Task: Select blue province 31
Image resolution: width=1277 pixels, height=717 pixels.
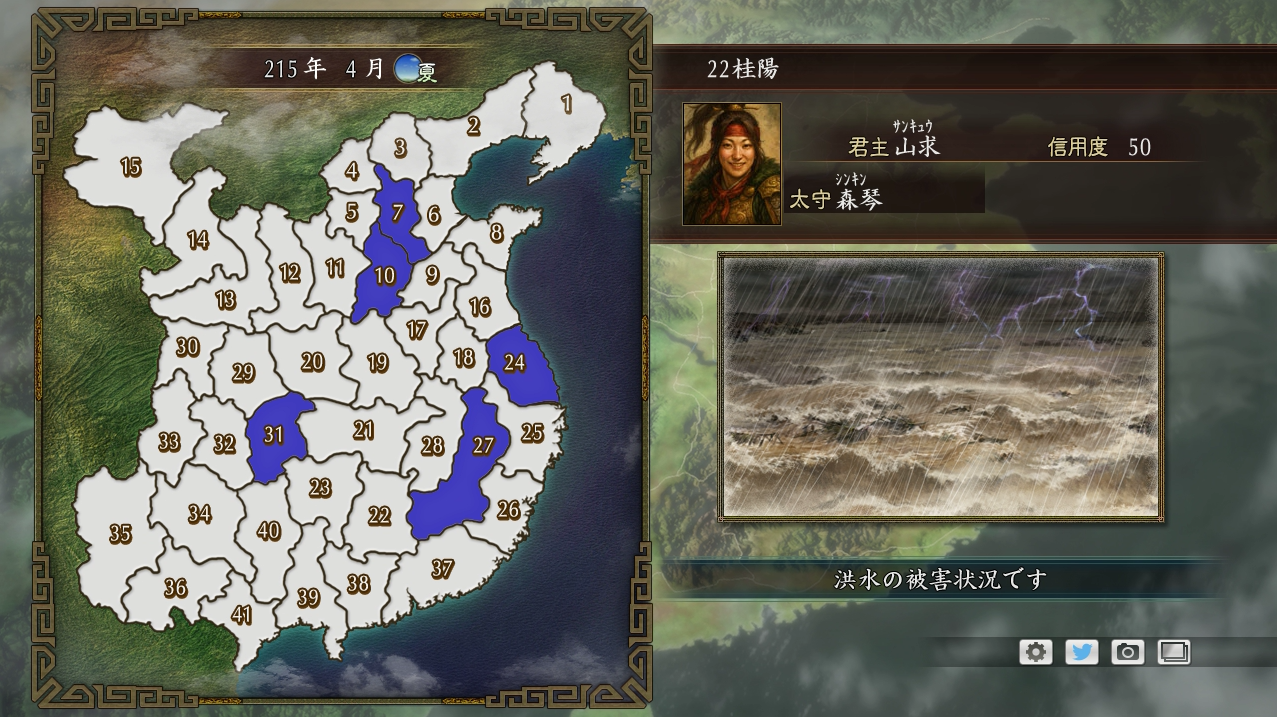Action: coord(274,435)
